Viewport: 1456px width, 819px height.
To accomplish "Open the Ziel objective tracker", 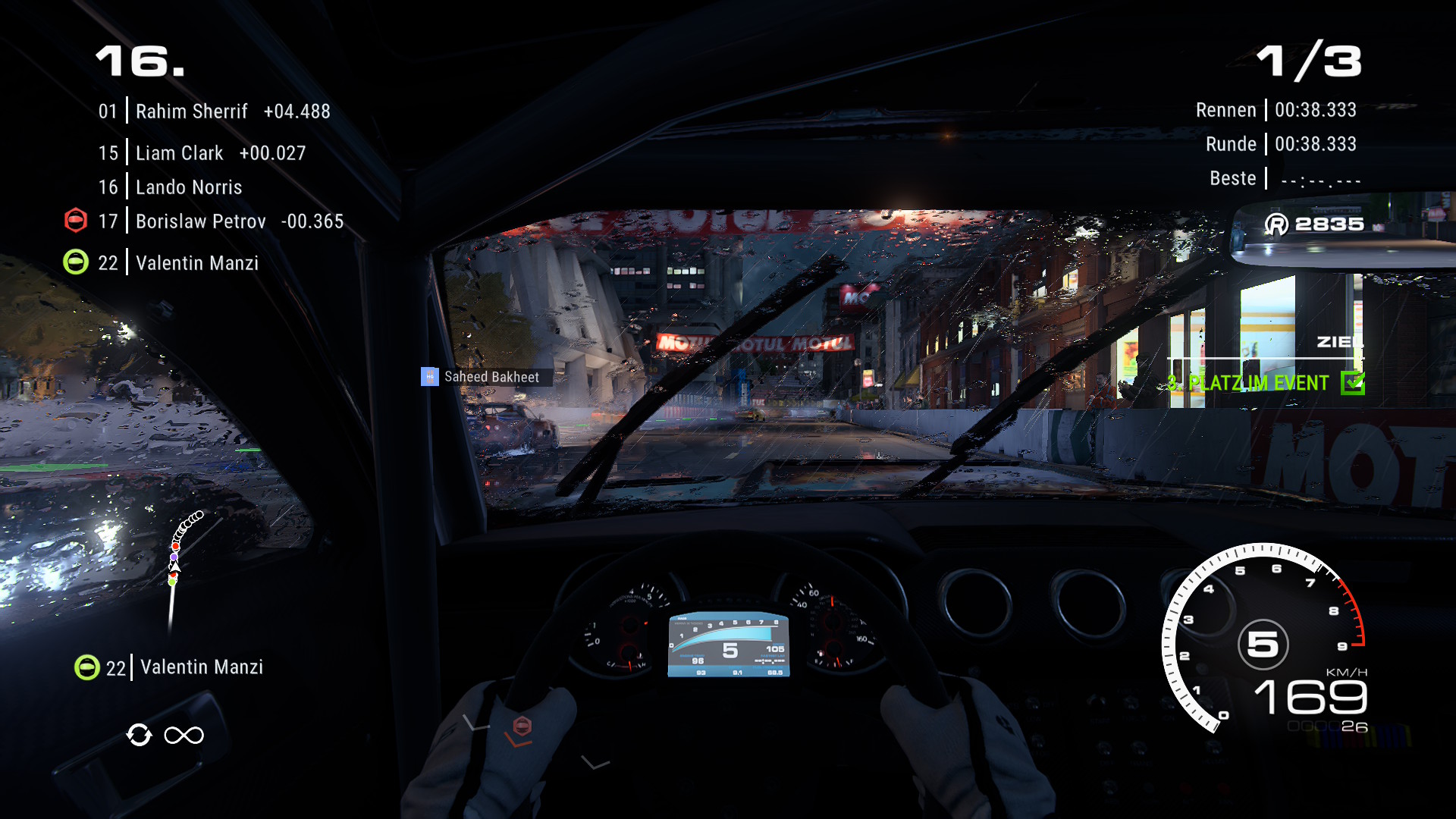I will pyautogui.click(x=1339, y=342).
